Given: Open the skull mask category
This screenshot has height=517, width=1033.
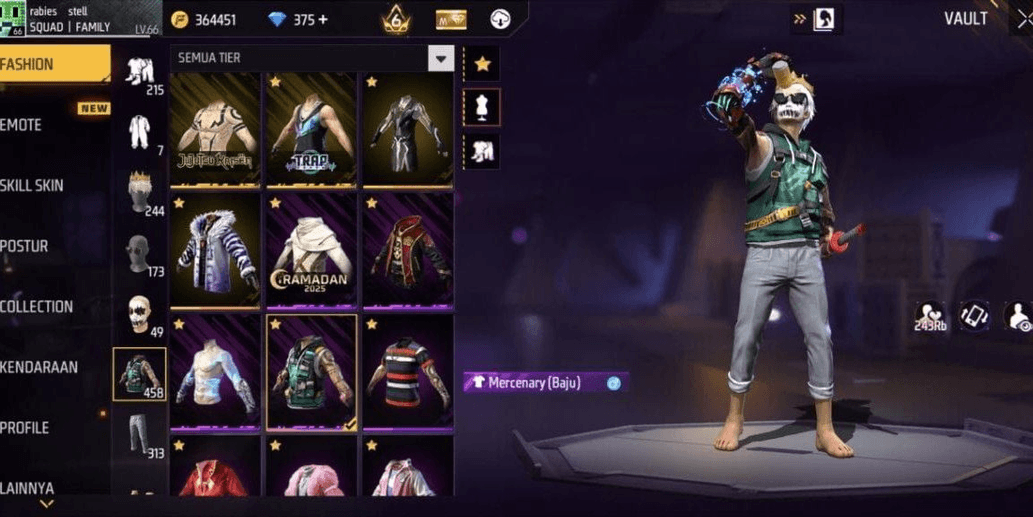Looking at the screenshot, I should 139,314.
